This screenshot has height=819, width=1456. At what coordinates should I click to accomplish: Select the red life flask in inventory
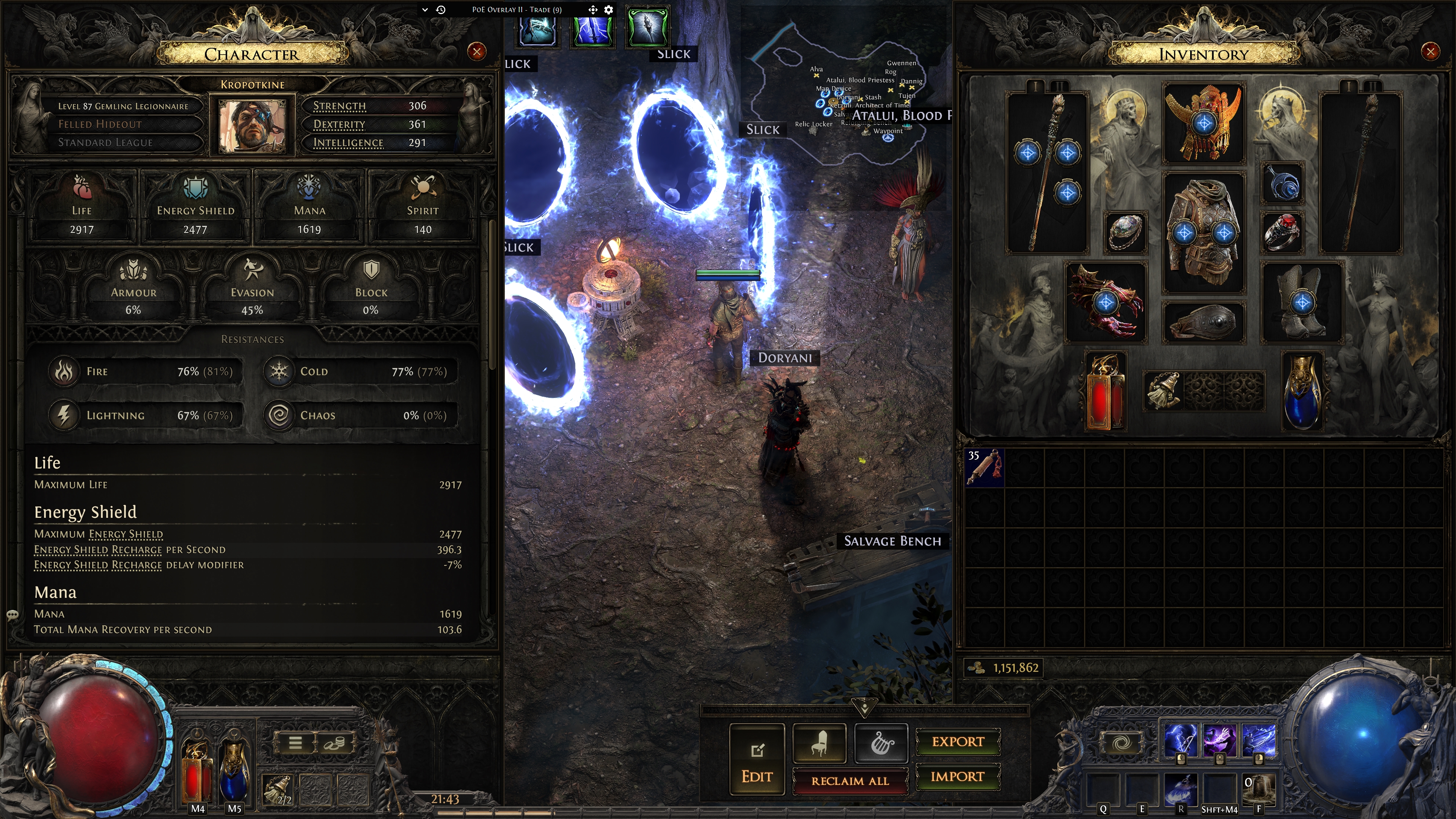coord(1105,391)
